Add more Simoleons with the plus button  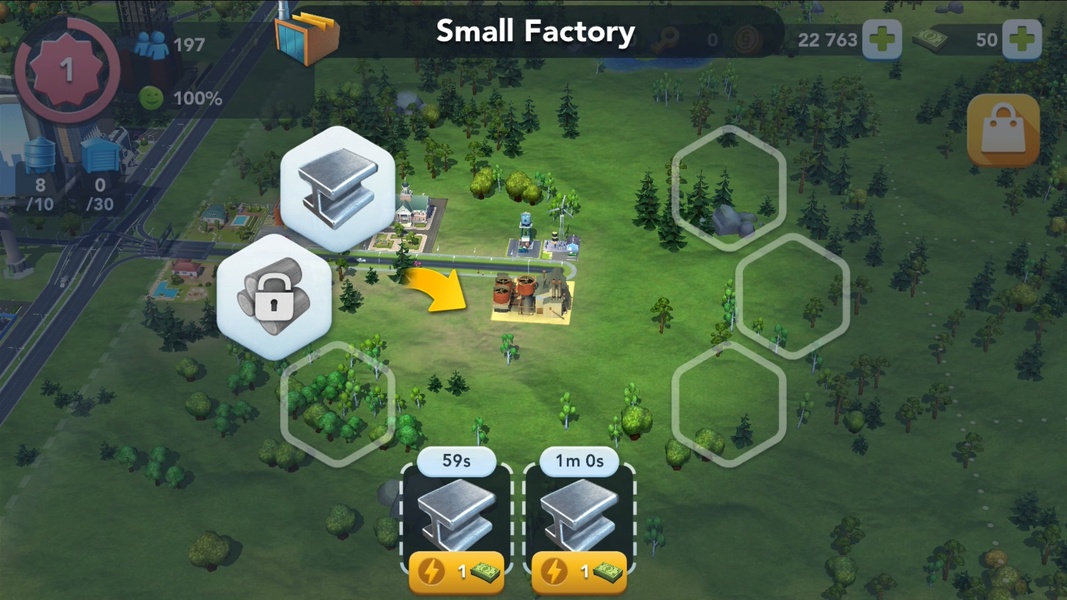tap(881, 40)
